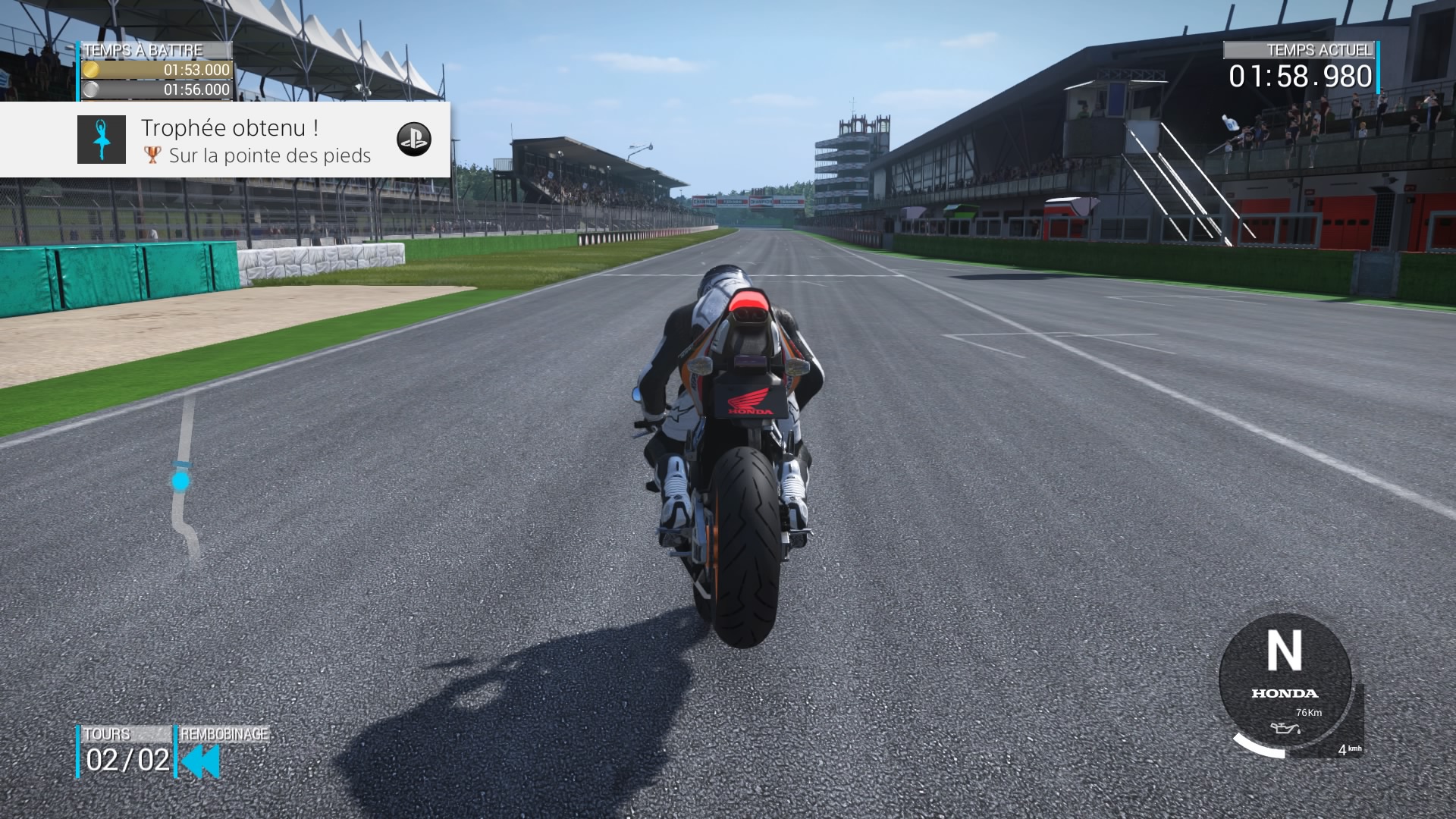This screenshot has width=1456, height=819.
Task: Activate the Rembobinage rewind arrows
Action: 201,761
